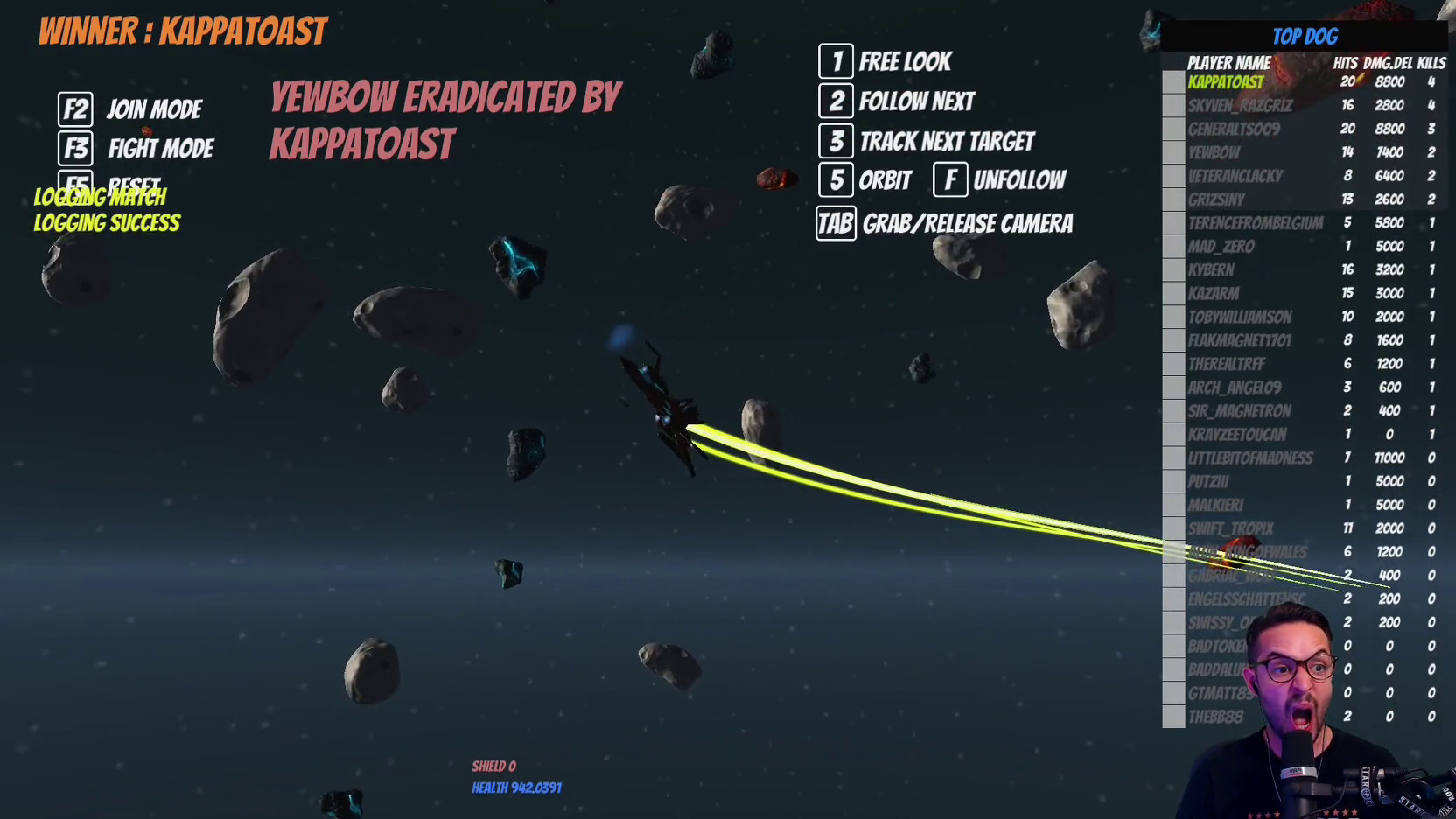Activate the Follow Next key icon

pyautogui.click(x=836, y=101)
